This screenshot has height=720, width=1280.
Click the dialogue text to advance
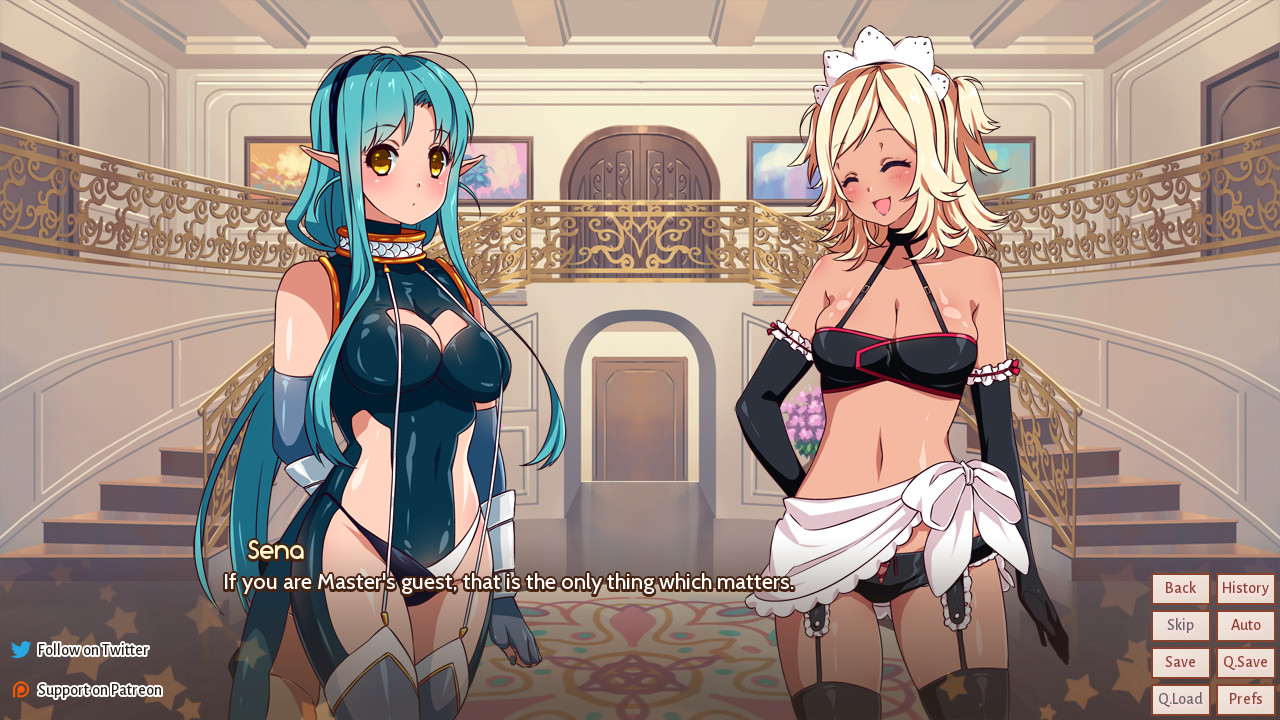pos(504,582)
